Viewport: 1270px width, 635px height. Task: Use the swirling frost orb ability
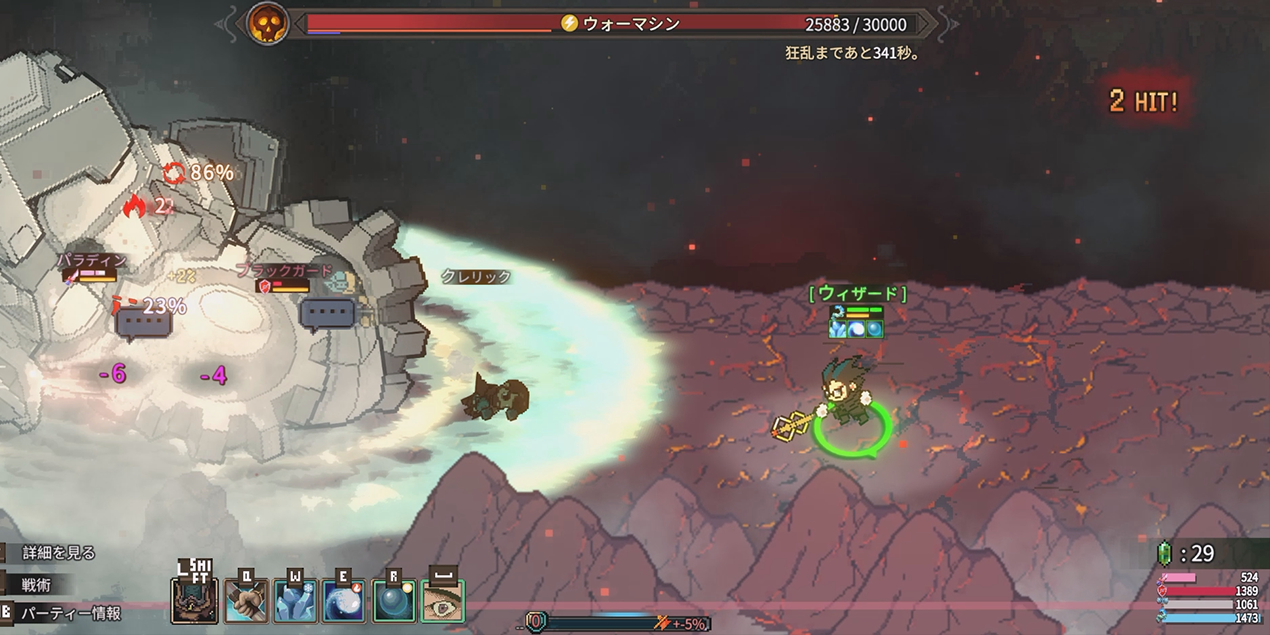point(344,601)
